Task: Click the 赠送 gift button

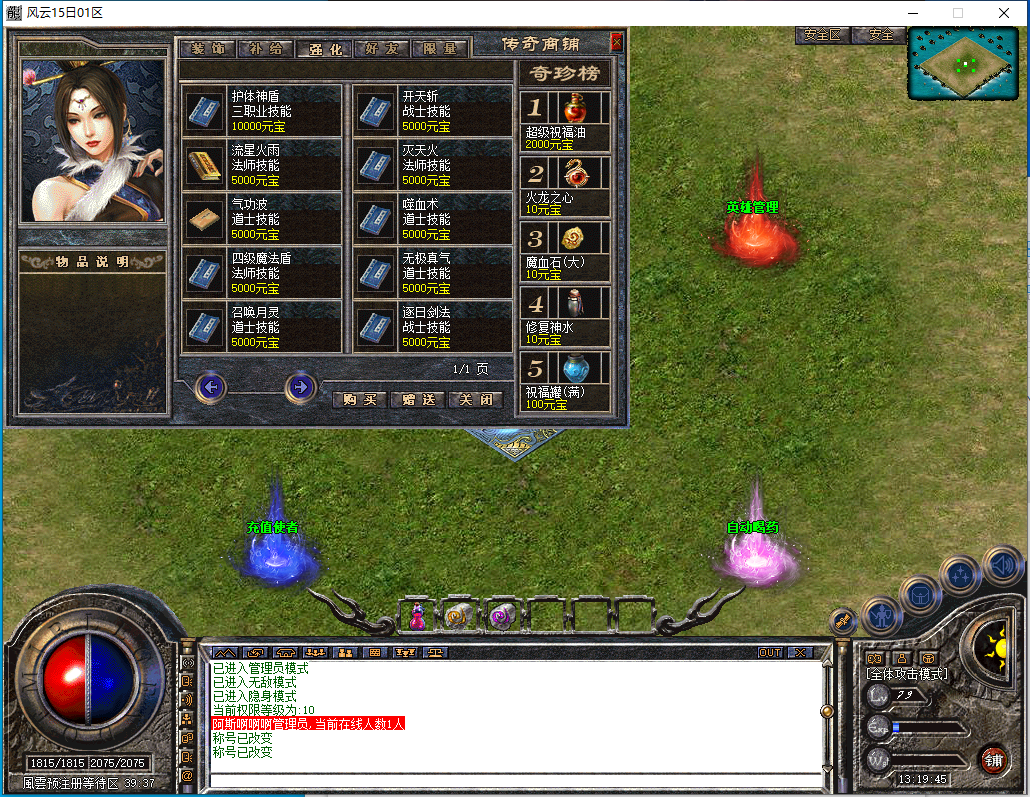Action: pos(417,399)
